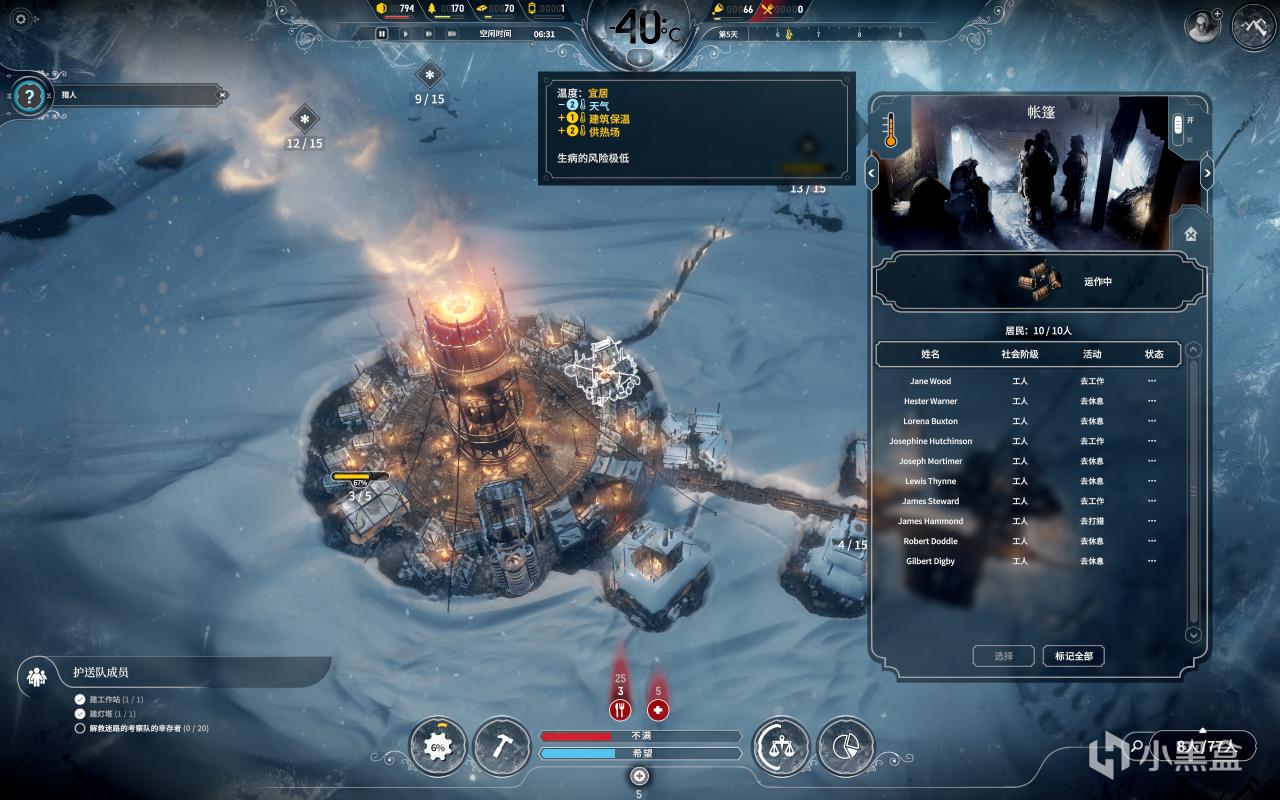Select resident James Hammond in the list
This screenshot has width=1280, height=800.
(x=930, y=521)
